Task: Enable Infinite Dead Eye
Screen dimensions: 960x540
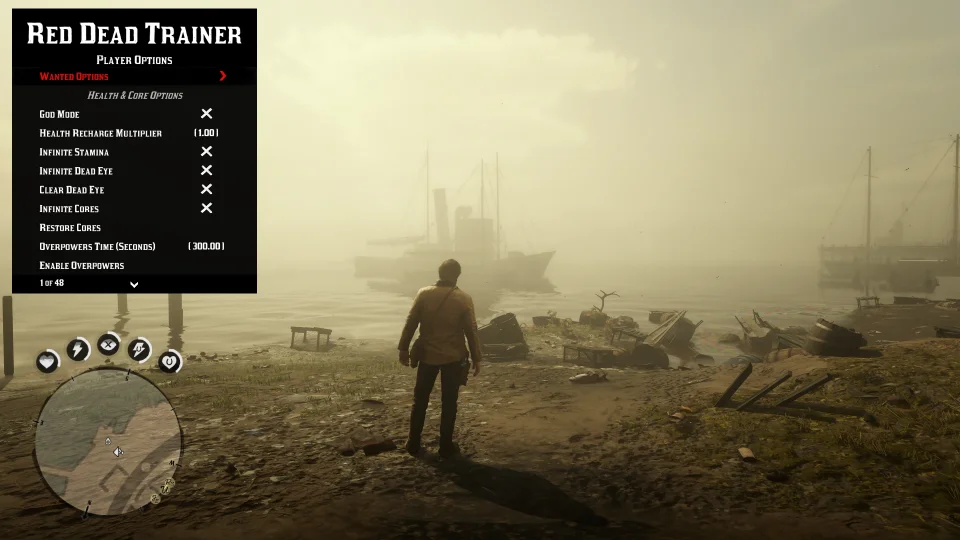Action: tap(206, 171)
